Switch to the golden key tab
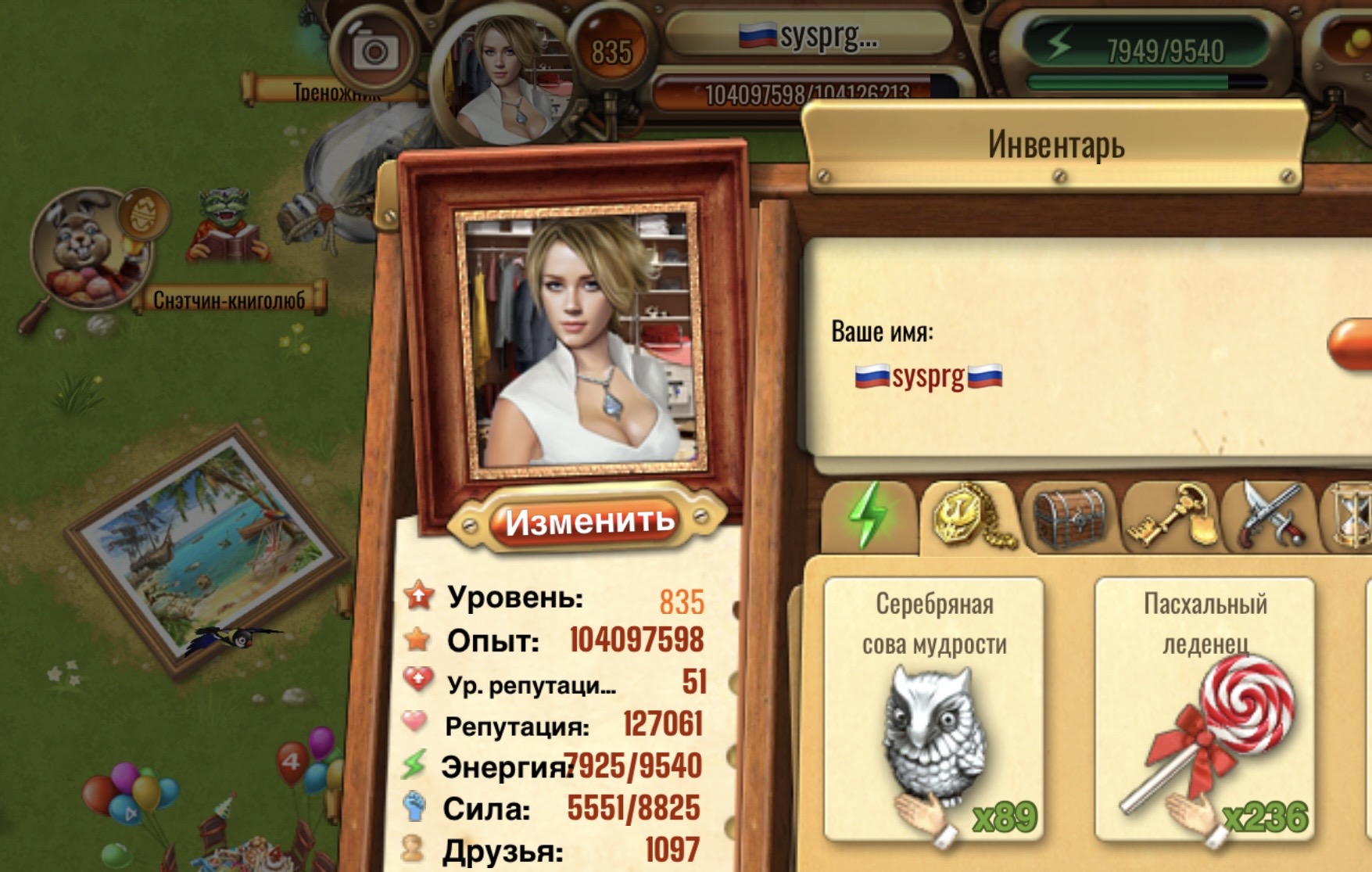The width and height of the screenshot is (1372, 872). pos(1170,515)
